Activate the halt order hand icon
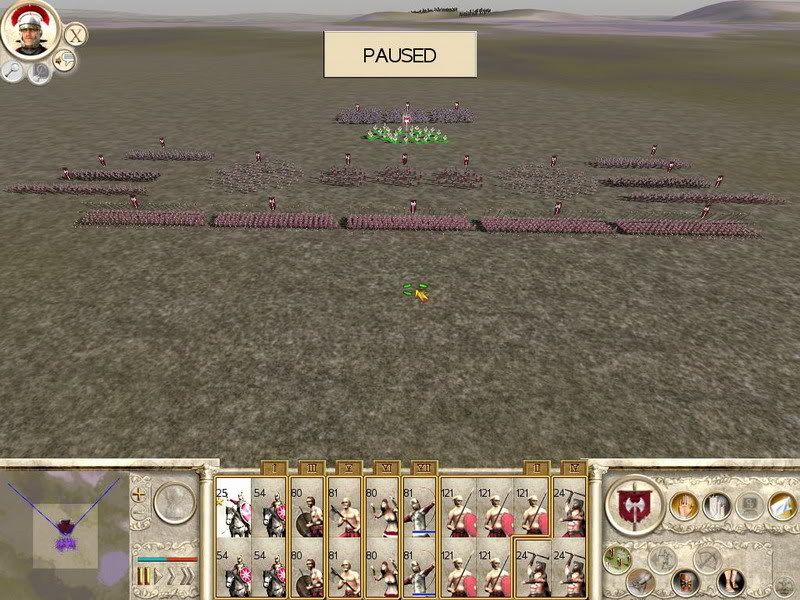Viewport: 800px width, 600px height. pyautogui.click(x=683, y=506)
